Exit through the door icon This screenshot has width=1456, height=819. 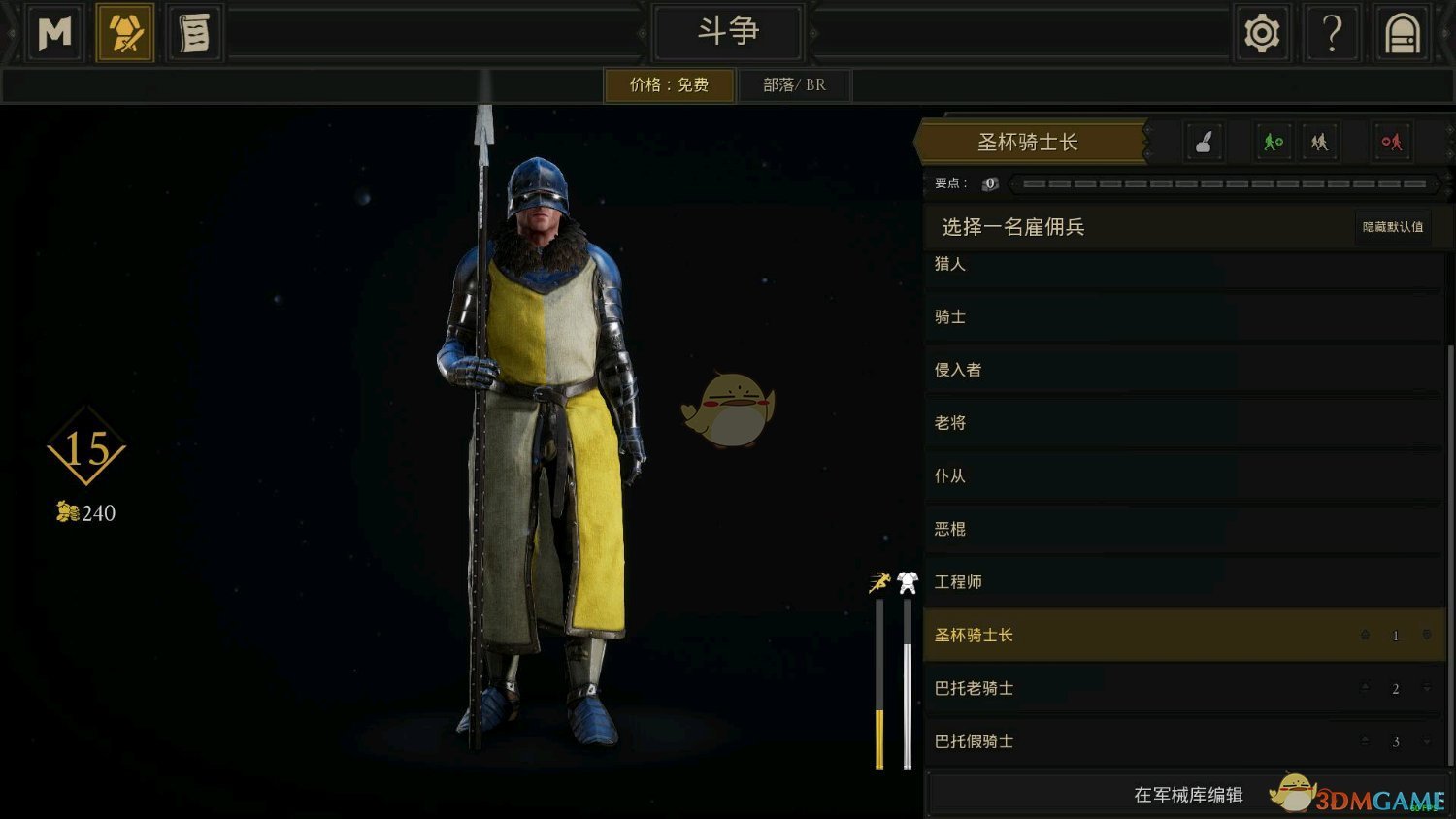pyautogui.click(x=1402, y=33)
